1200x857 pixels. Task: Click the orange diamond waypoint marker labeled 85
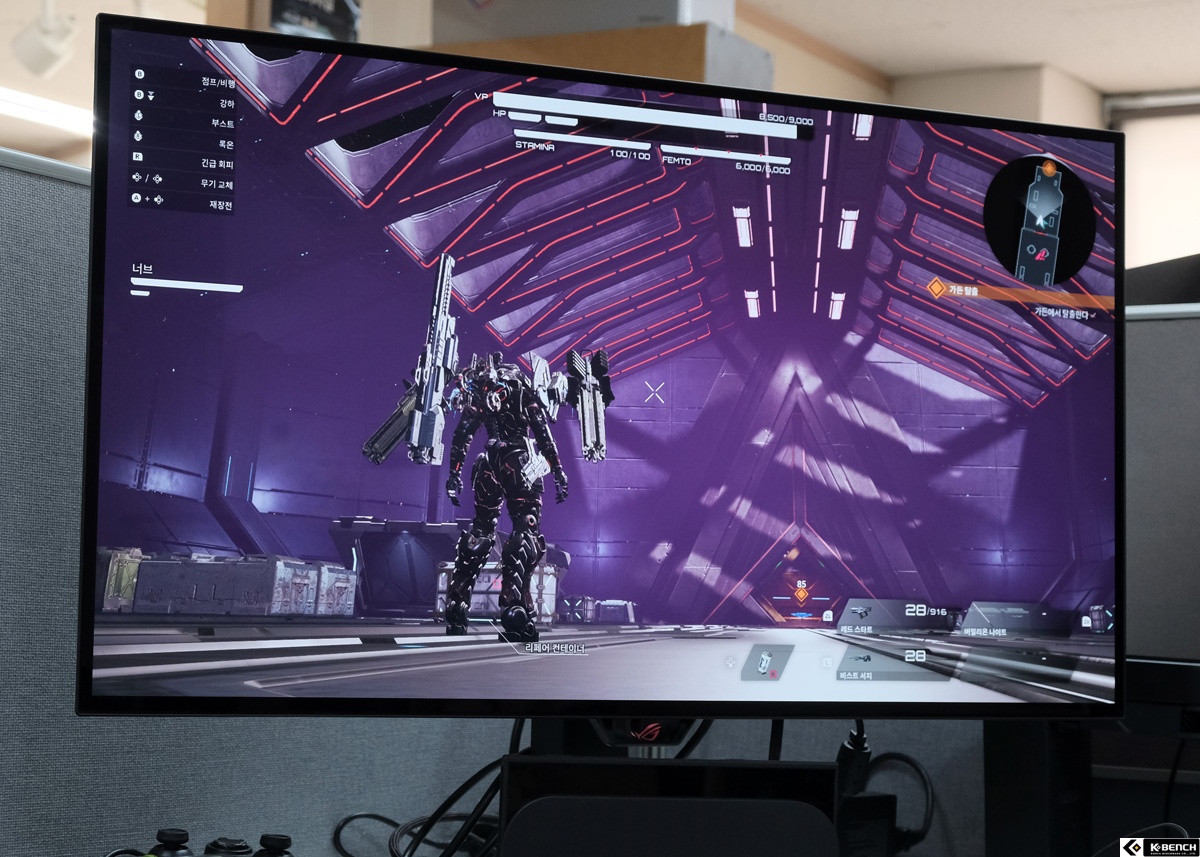pos(800,594)
